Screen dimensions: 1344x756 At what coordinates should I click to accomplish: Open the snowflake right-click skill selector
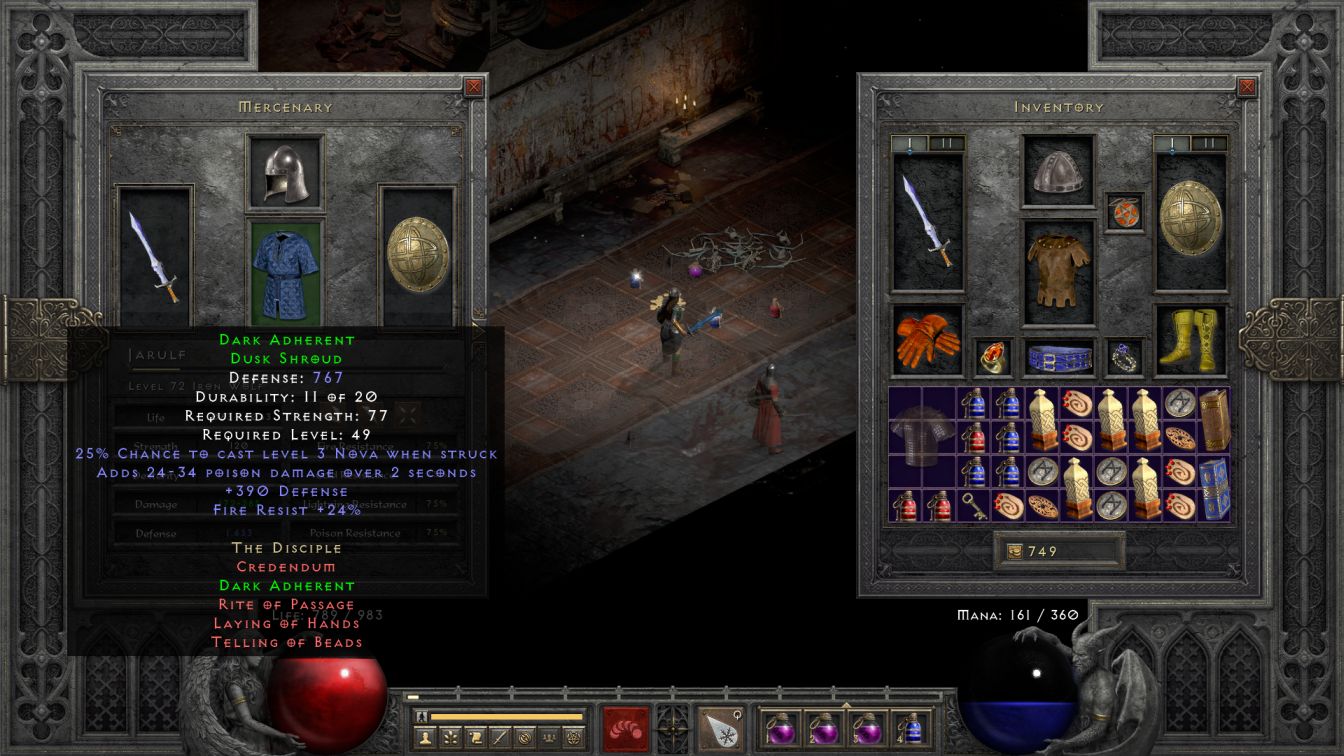(x=718, y=727)
